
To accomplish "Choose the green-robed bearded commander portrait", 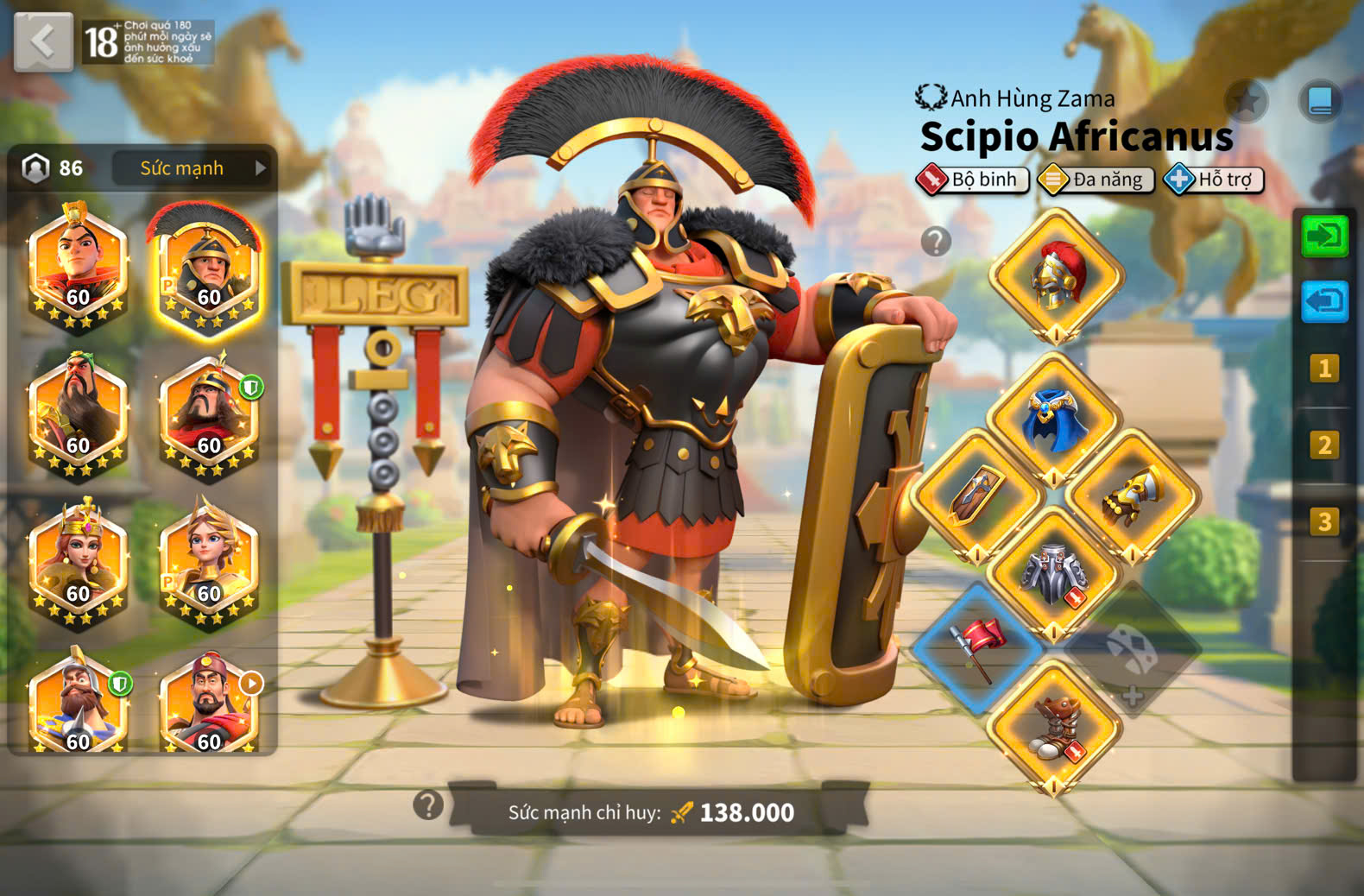I will 78,416.
